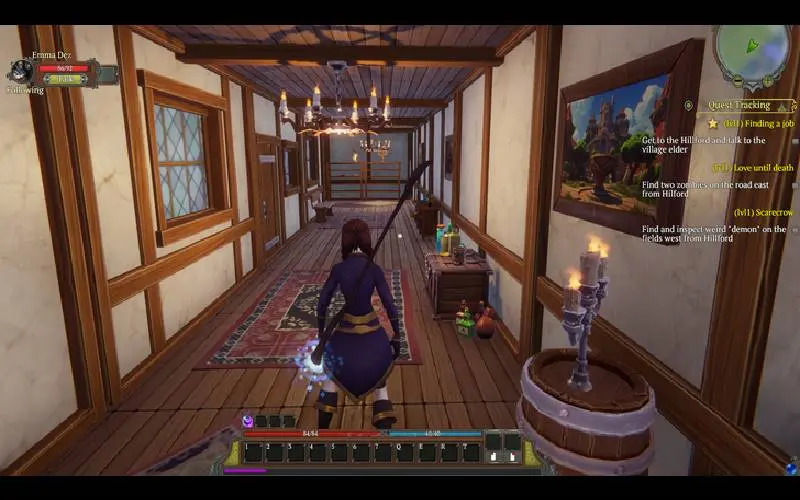The width and height of the screenshot is (800, 500).
Task: Click the purple buff icon above the hotbar
Action: click(247, 421)
